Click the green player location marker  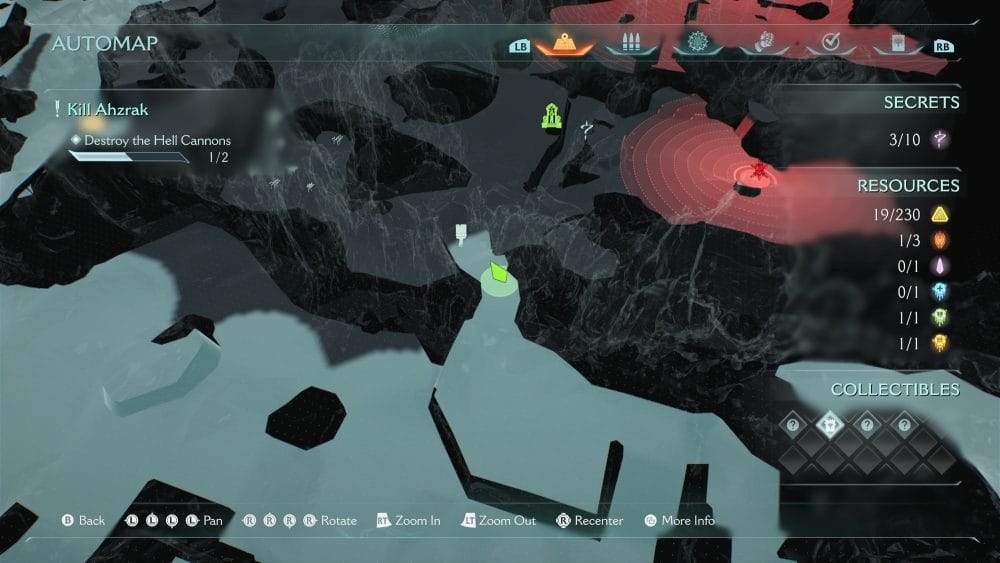coord(498,273)
